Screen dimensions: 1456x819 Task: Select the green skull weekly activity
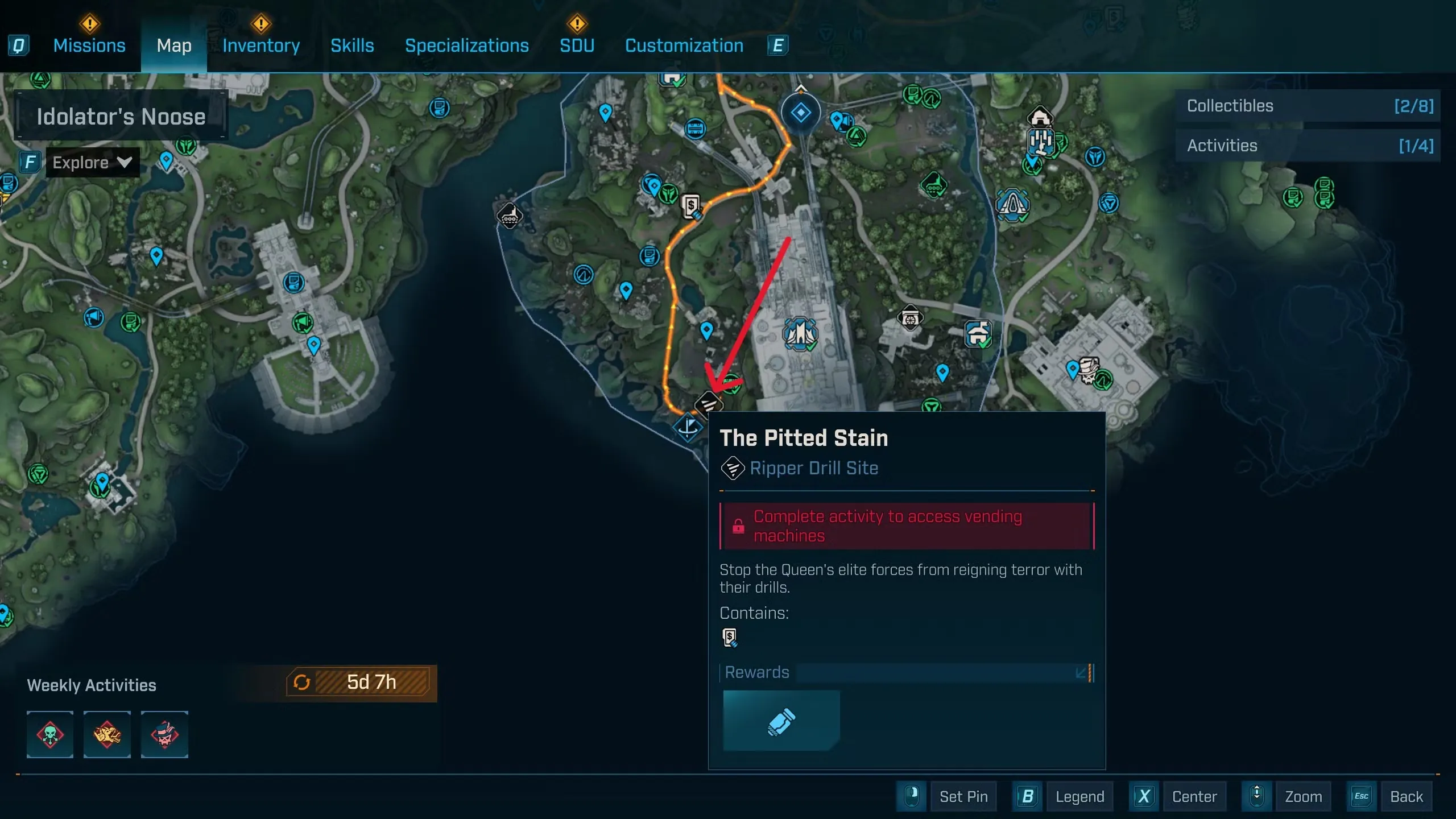tap(50, 734)
